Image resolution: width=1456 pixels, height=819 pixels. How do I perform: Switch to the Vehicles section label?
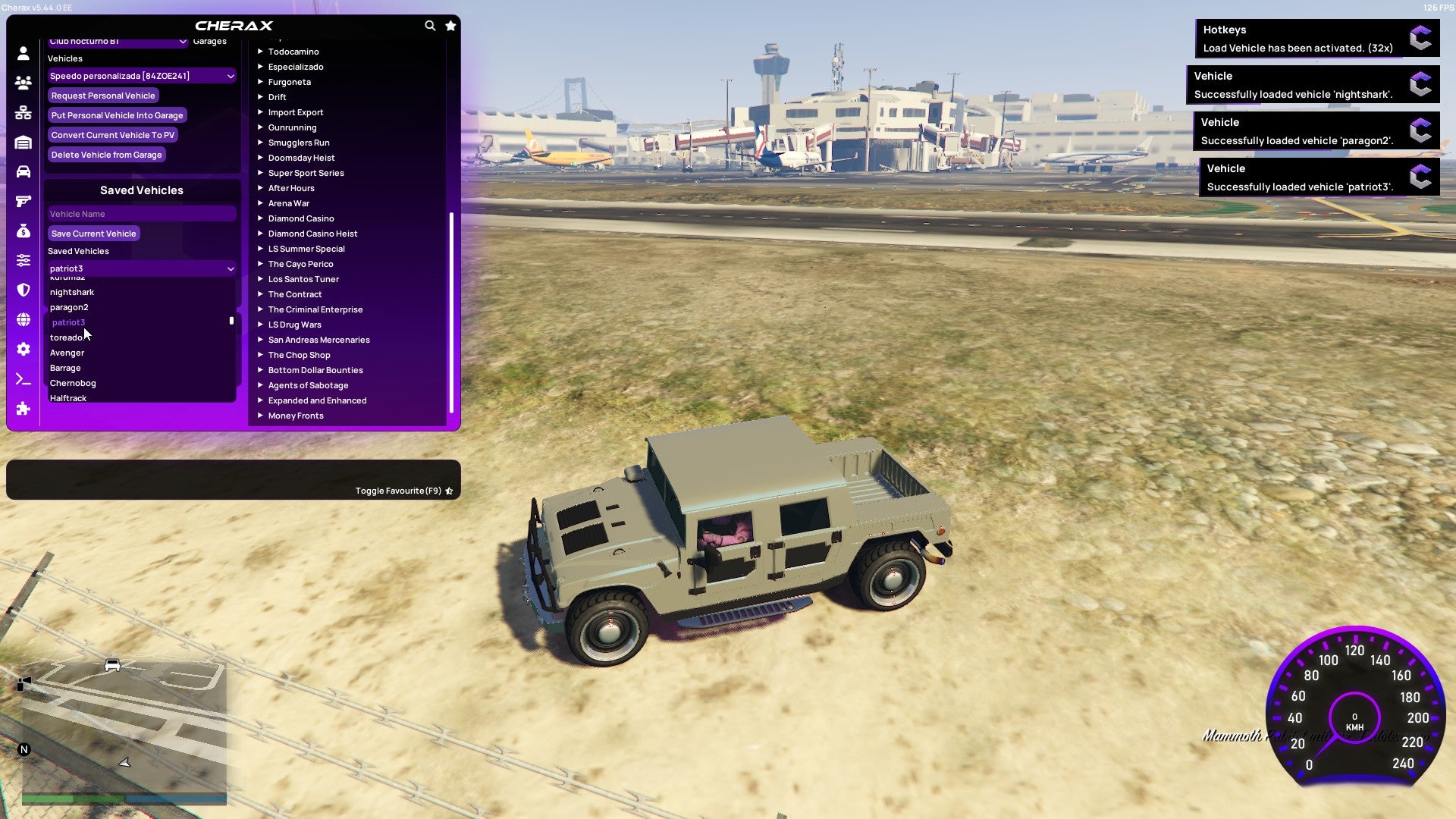pos(66,58)
